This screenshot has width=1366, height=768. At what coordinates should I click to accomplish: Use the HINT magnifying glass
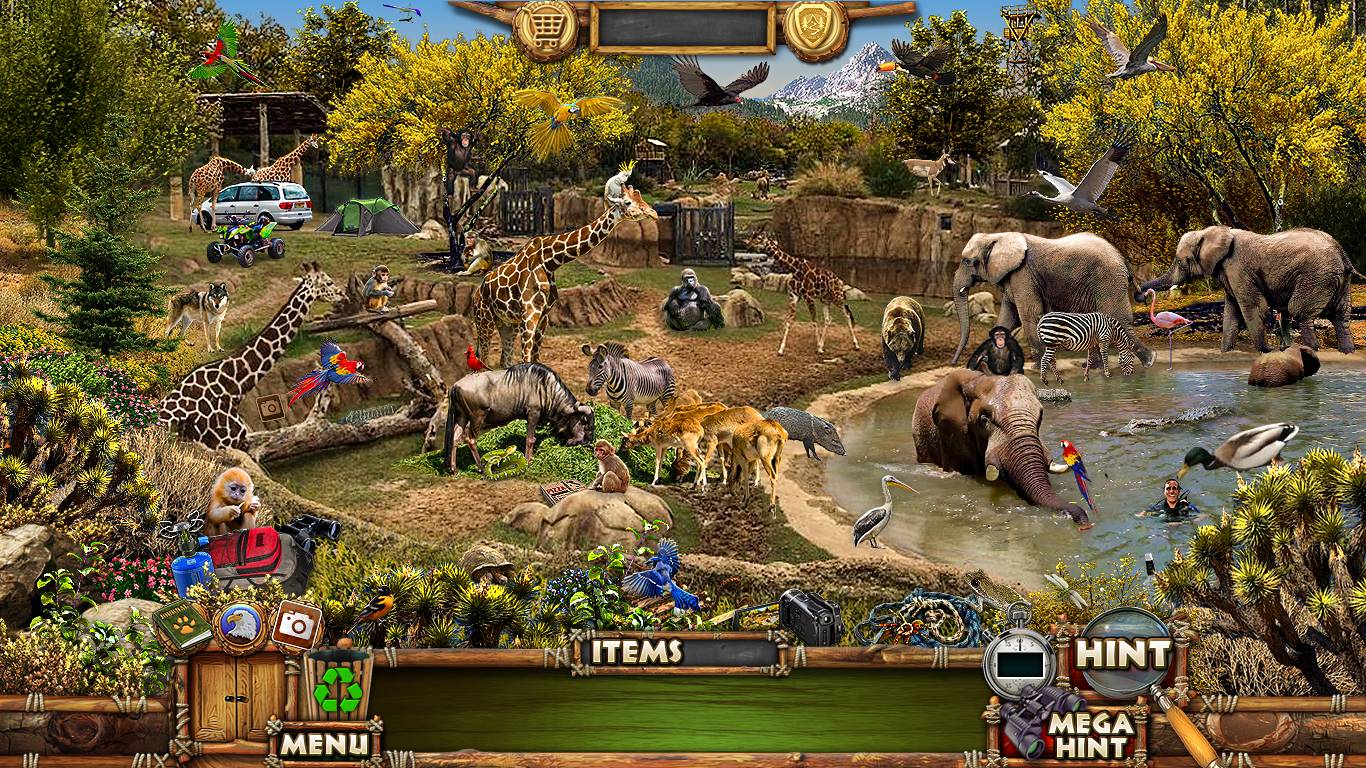(1125, 655)
